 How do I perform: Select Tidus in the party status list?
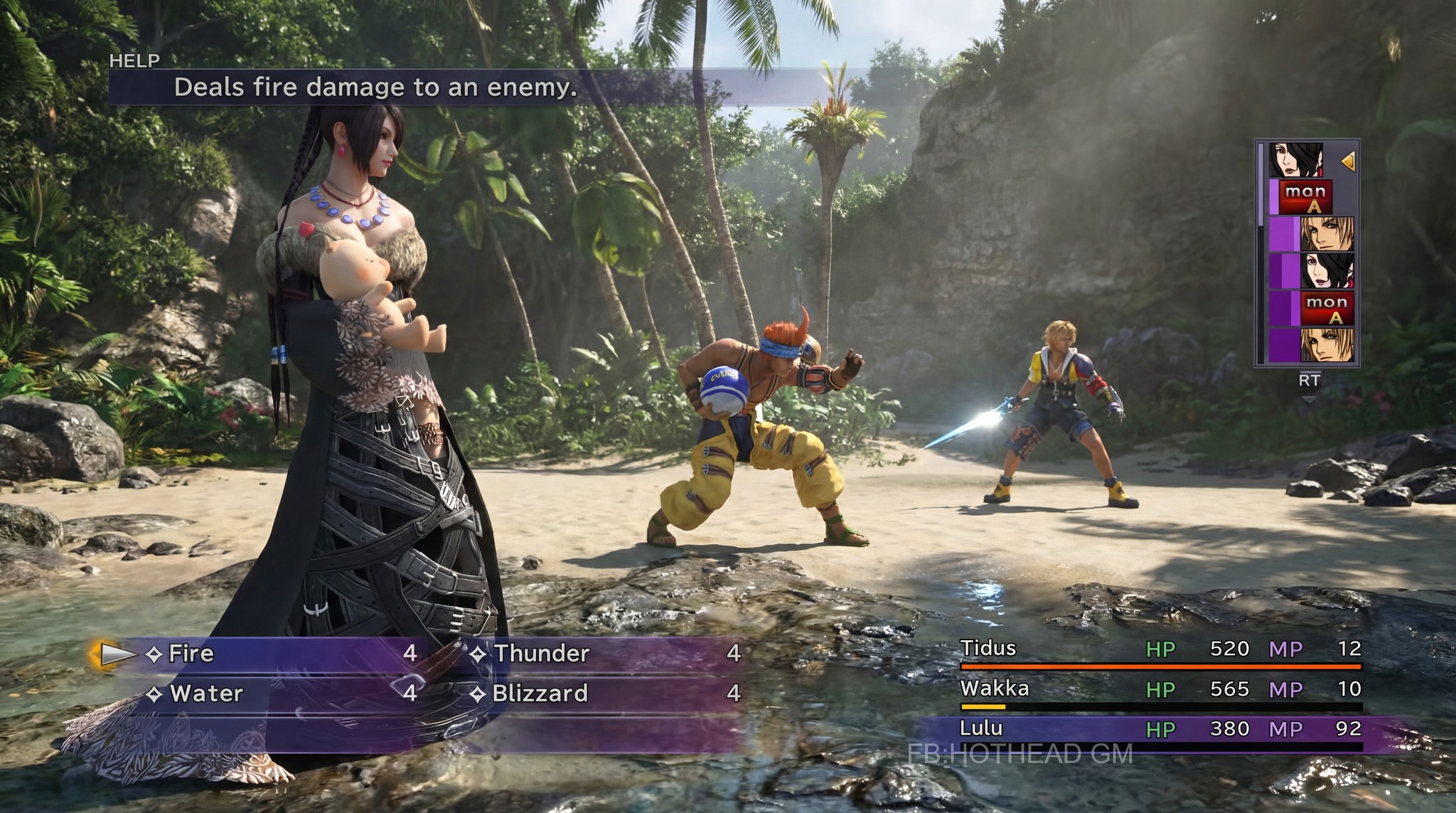(988, 649)
